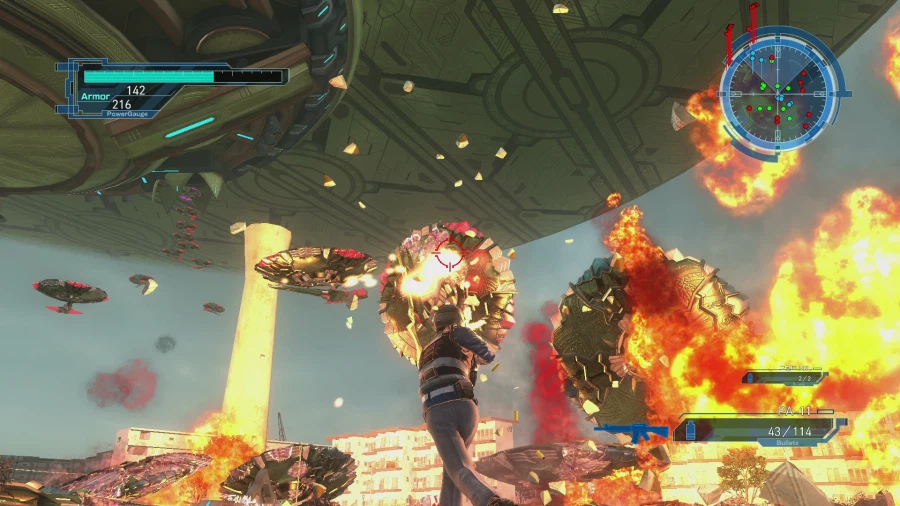Click the circular radar minimap
The image size is (900, 506).
[x=777, y=90]
